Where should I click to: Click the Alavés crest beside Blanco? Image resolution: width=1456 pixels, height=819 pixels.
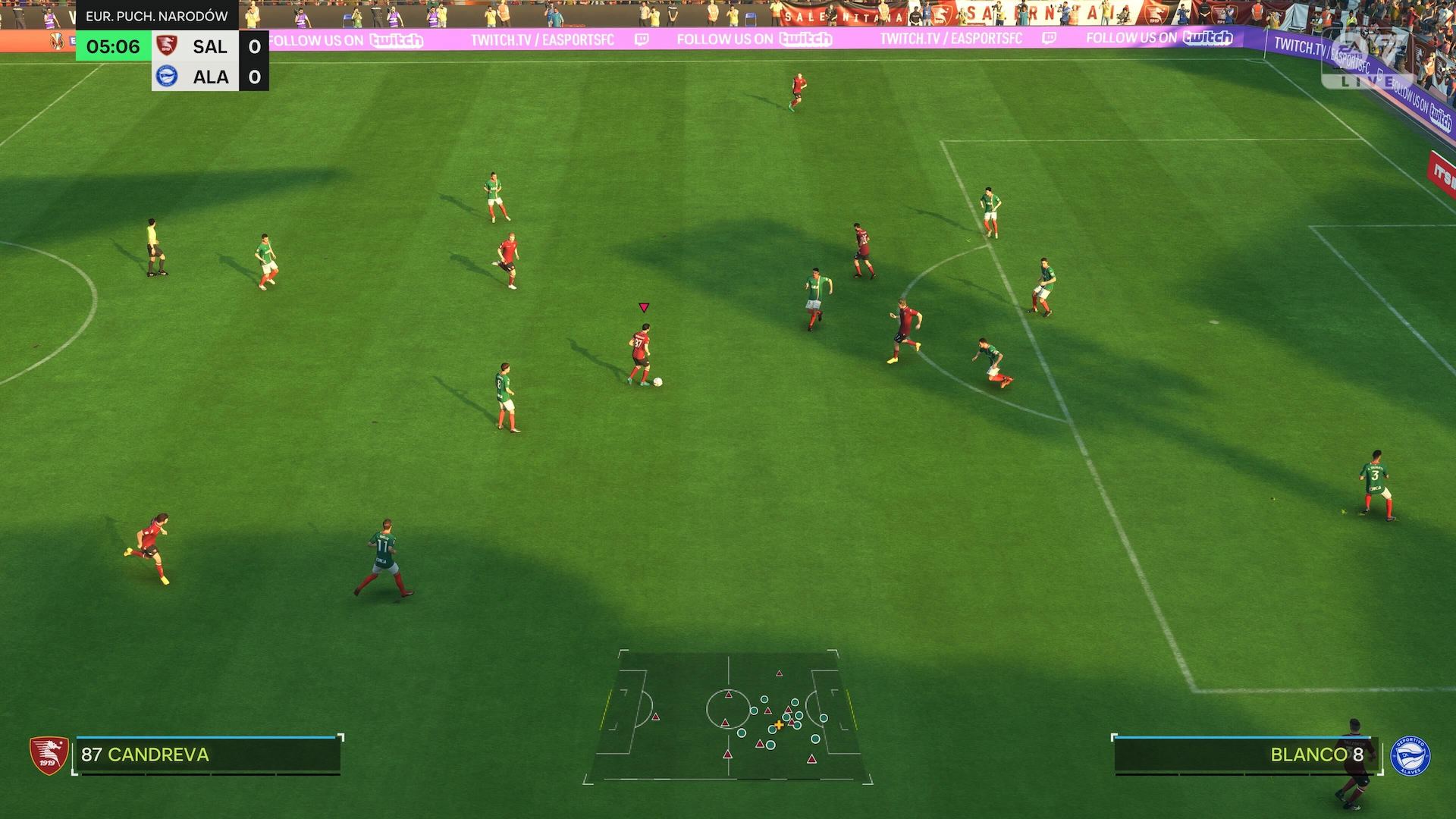coord(1410,756)
